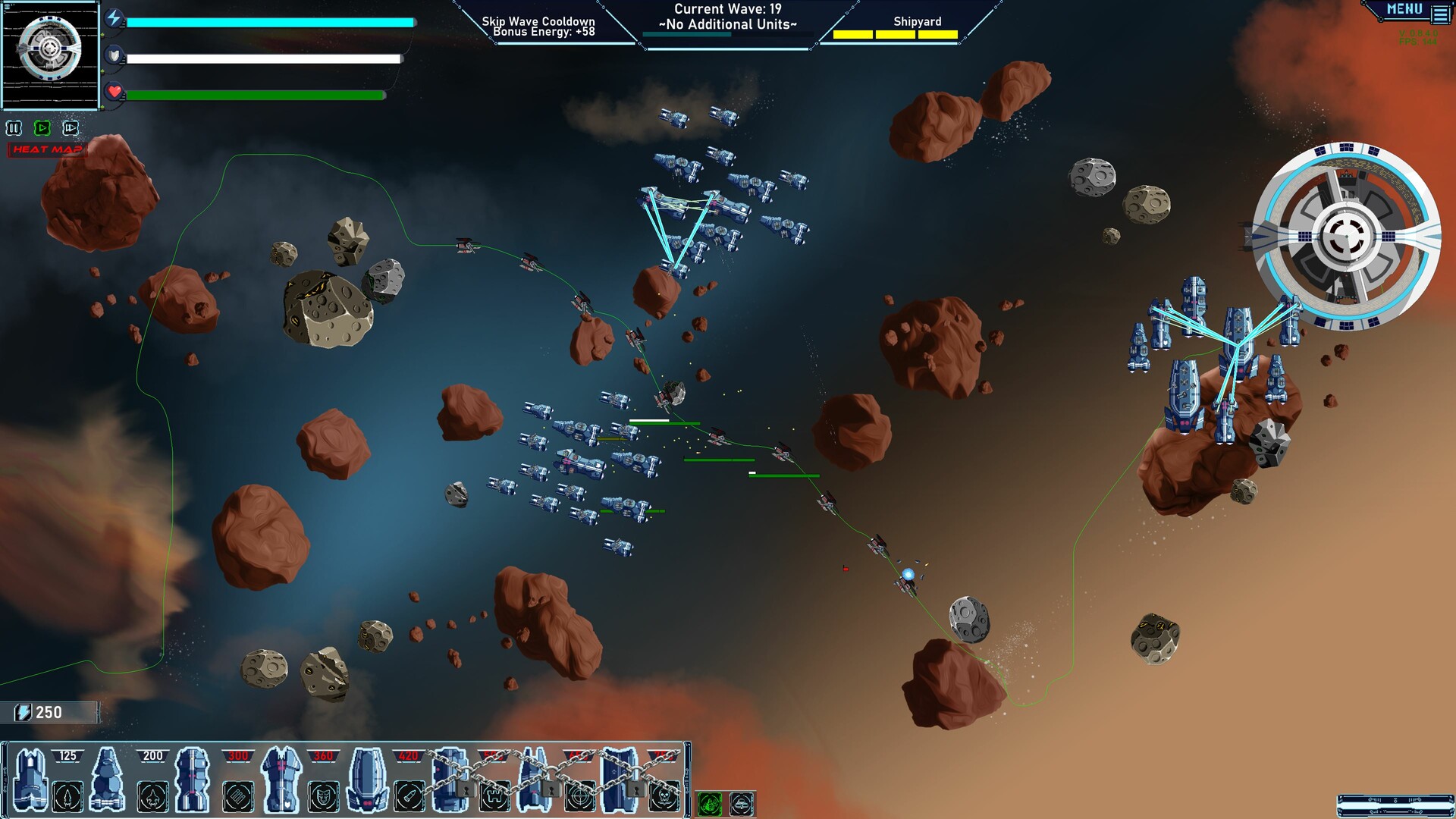This screenshot has width=1456, height=819.
Task: Click the Current Wave: 19 banner
Action: tap(729, 11)
